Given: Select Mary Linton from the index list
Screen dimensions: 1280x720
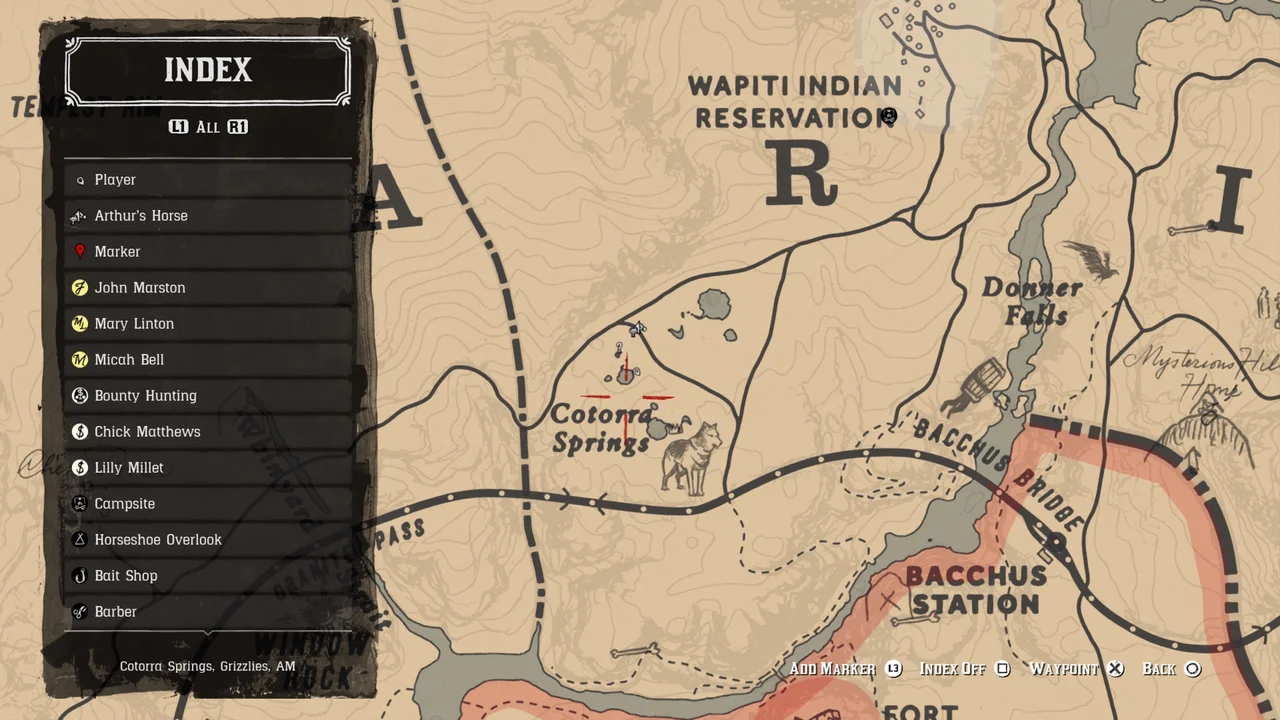Looking at the screenshot, I should point(134,323).
